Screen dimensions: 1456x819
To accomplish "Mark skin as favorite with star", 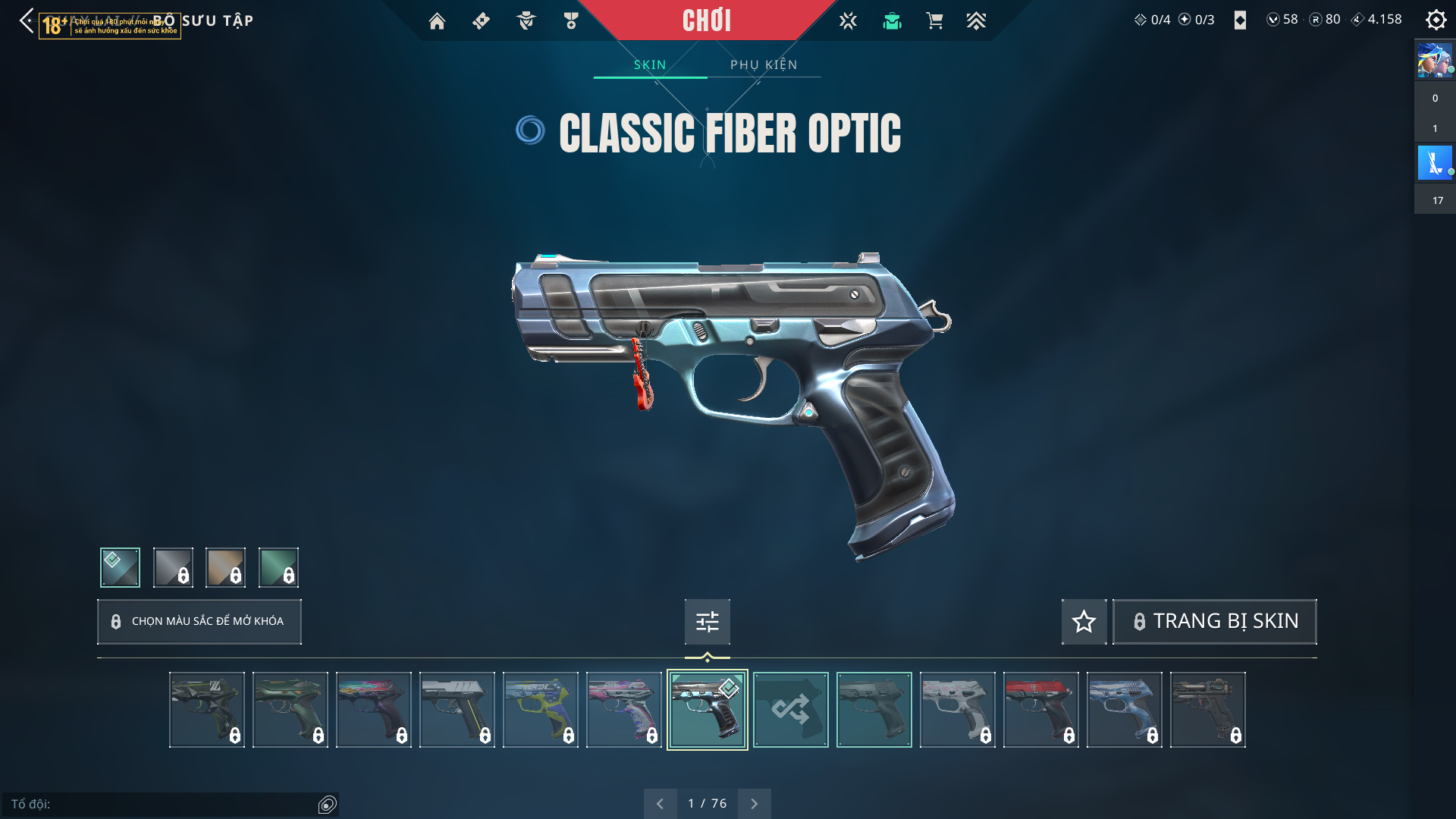I will tap(1084, 622).
